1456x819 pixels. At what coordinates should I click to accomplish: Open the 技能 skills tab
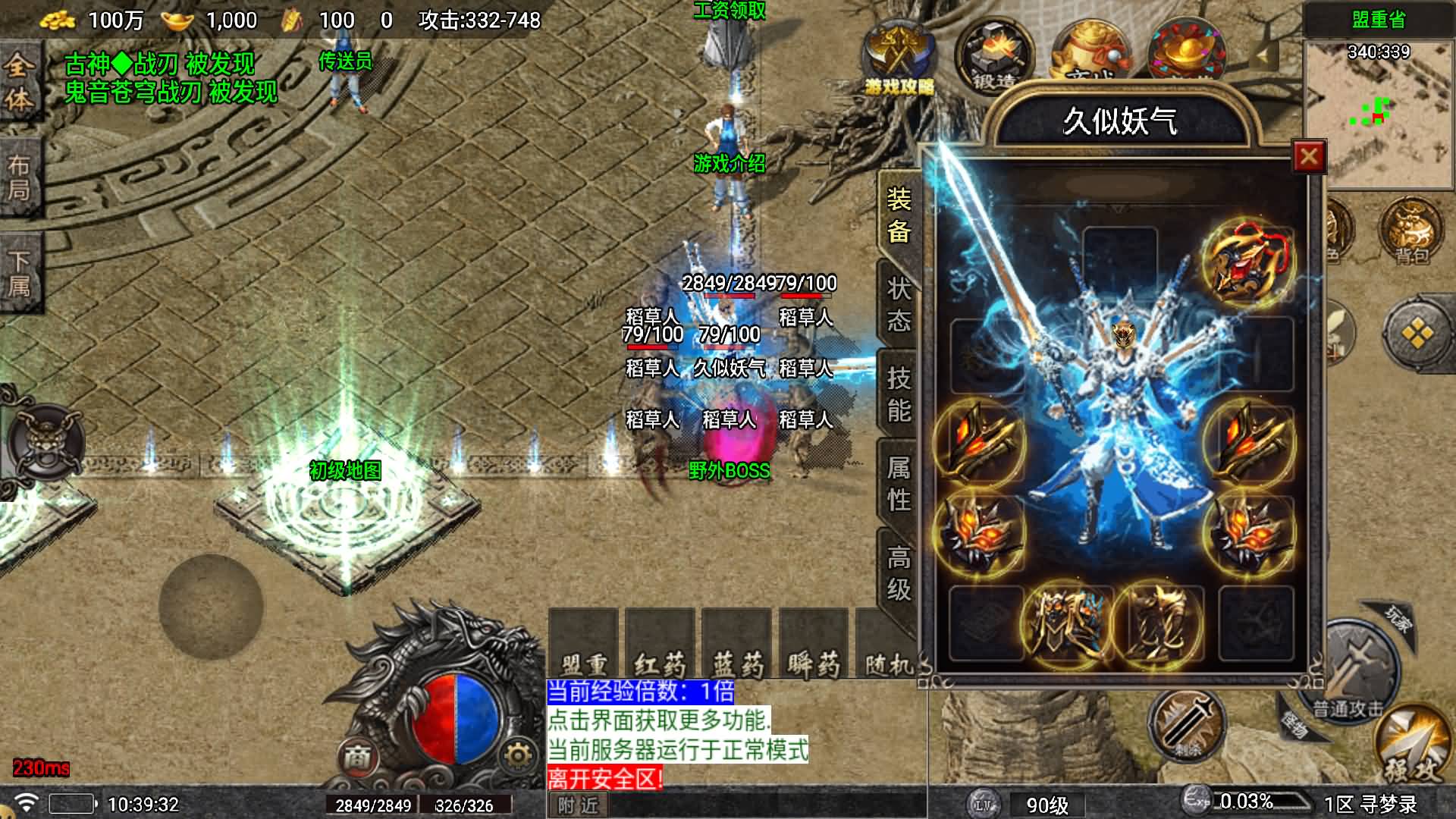point(899,394)
